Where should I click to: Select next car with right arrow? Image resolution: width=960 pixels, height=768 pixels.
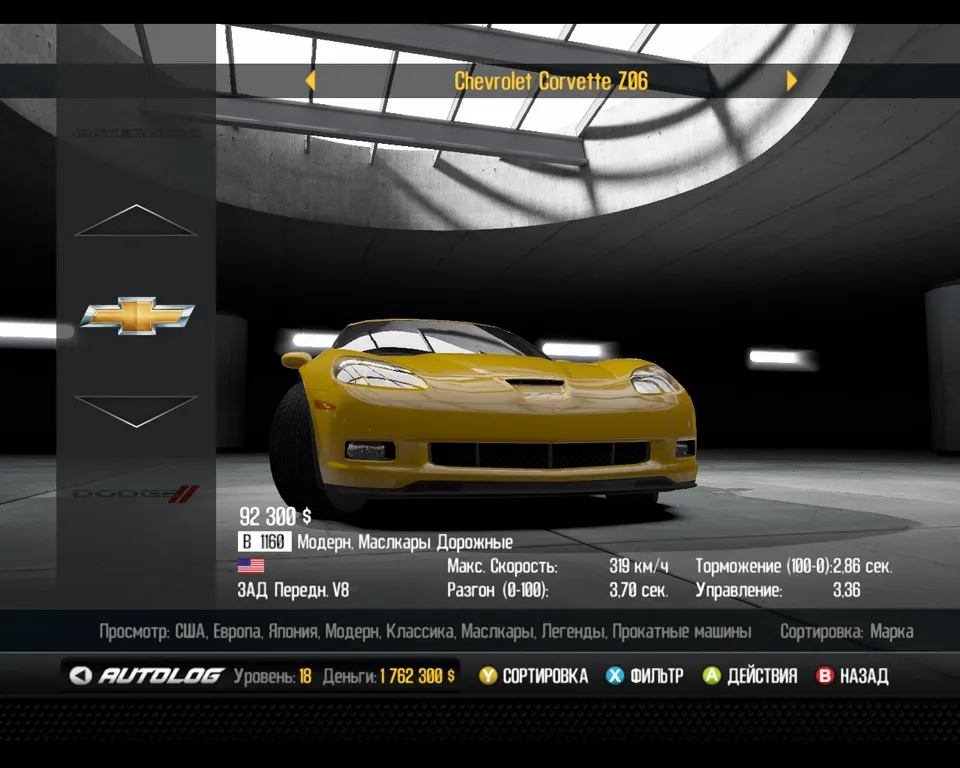(x=792, y=81)
